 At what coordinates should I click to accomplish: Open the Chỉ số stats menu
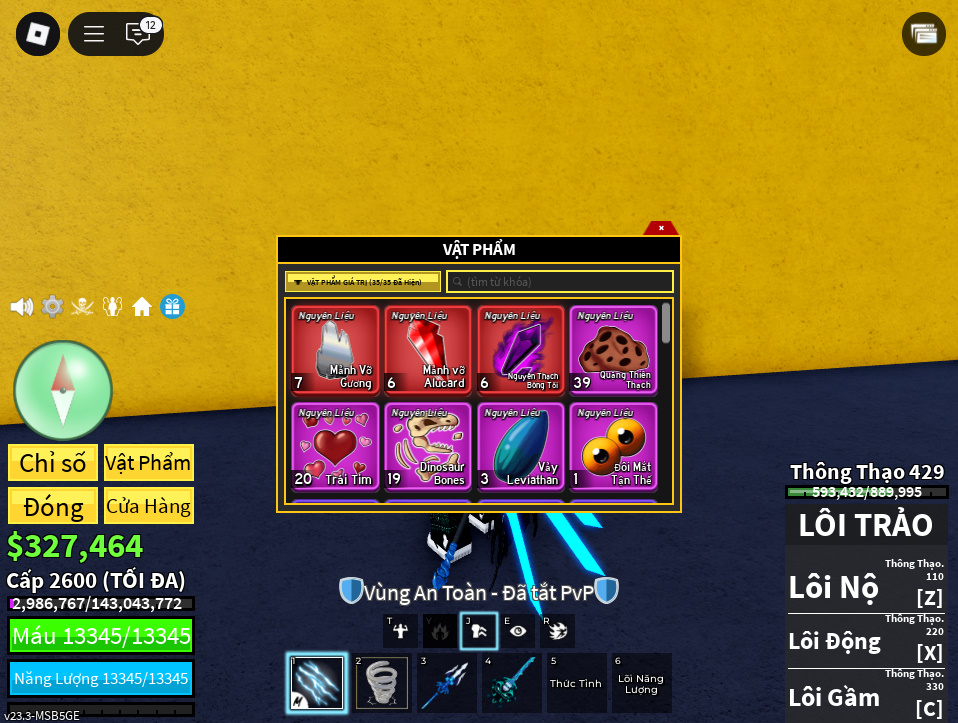(53, 463)
